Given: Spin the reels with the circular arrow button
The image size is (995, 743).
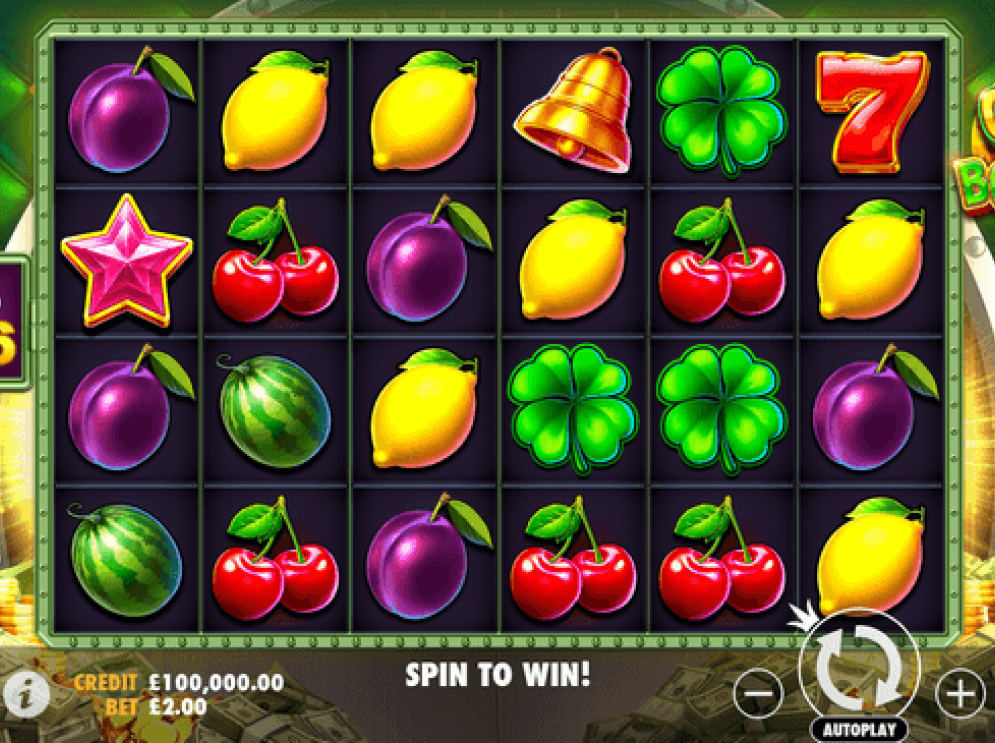Looking at the screenshot, I should tap(858, 666).
